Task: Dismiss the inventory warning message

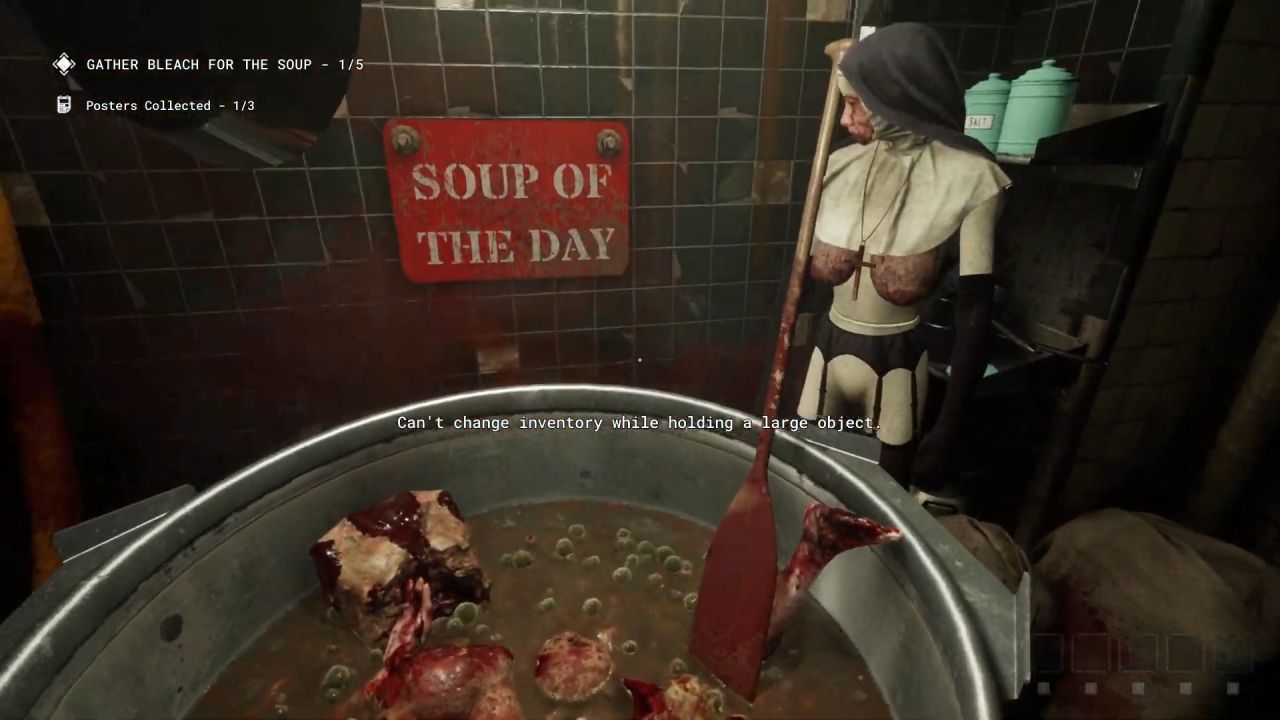Action: click(x=640, y=422)
